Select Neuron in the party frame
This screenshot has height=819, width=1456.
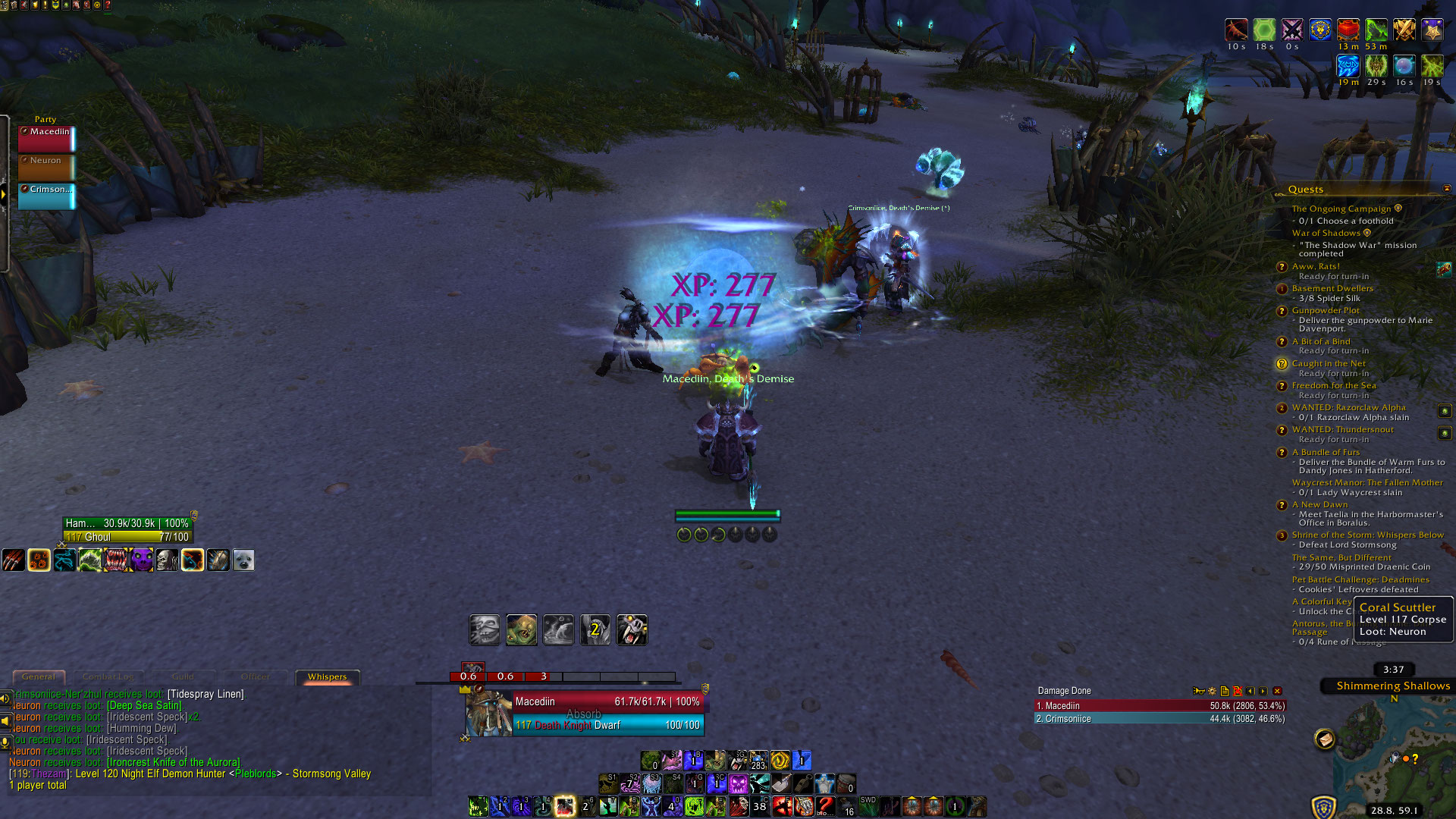[x=47, y=167]
